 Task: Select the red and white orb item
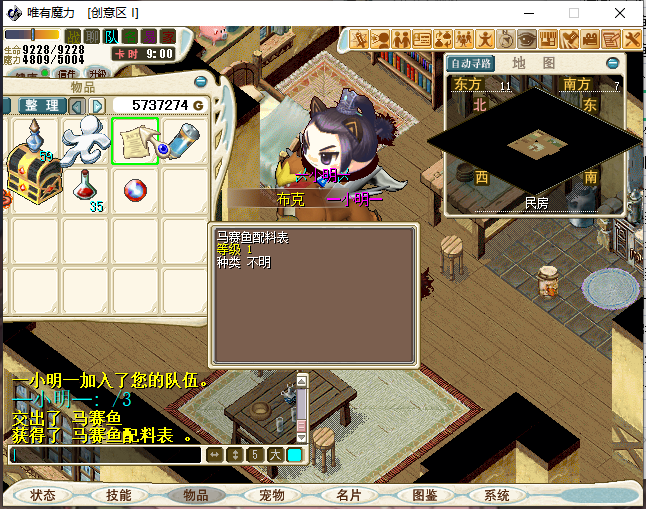point(135,189)
